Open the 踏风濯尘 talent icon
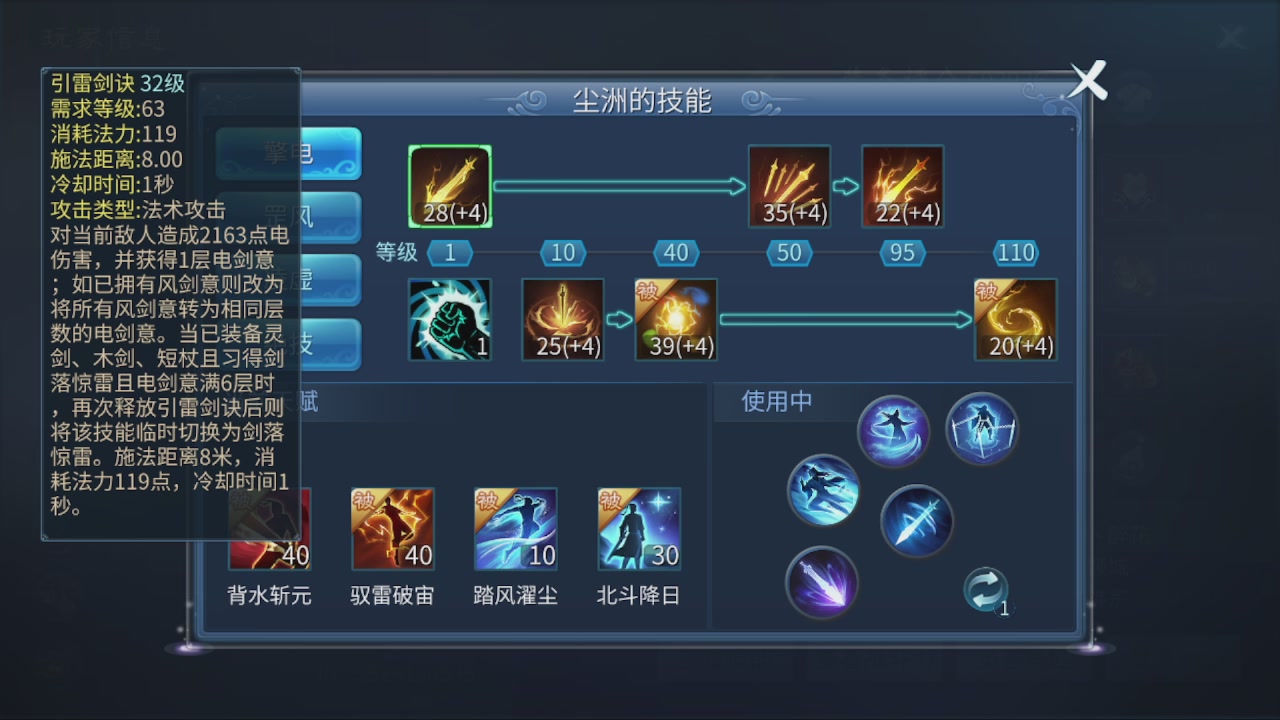This screenshot has height=720, width=1280. tap(514, 529)
